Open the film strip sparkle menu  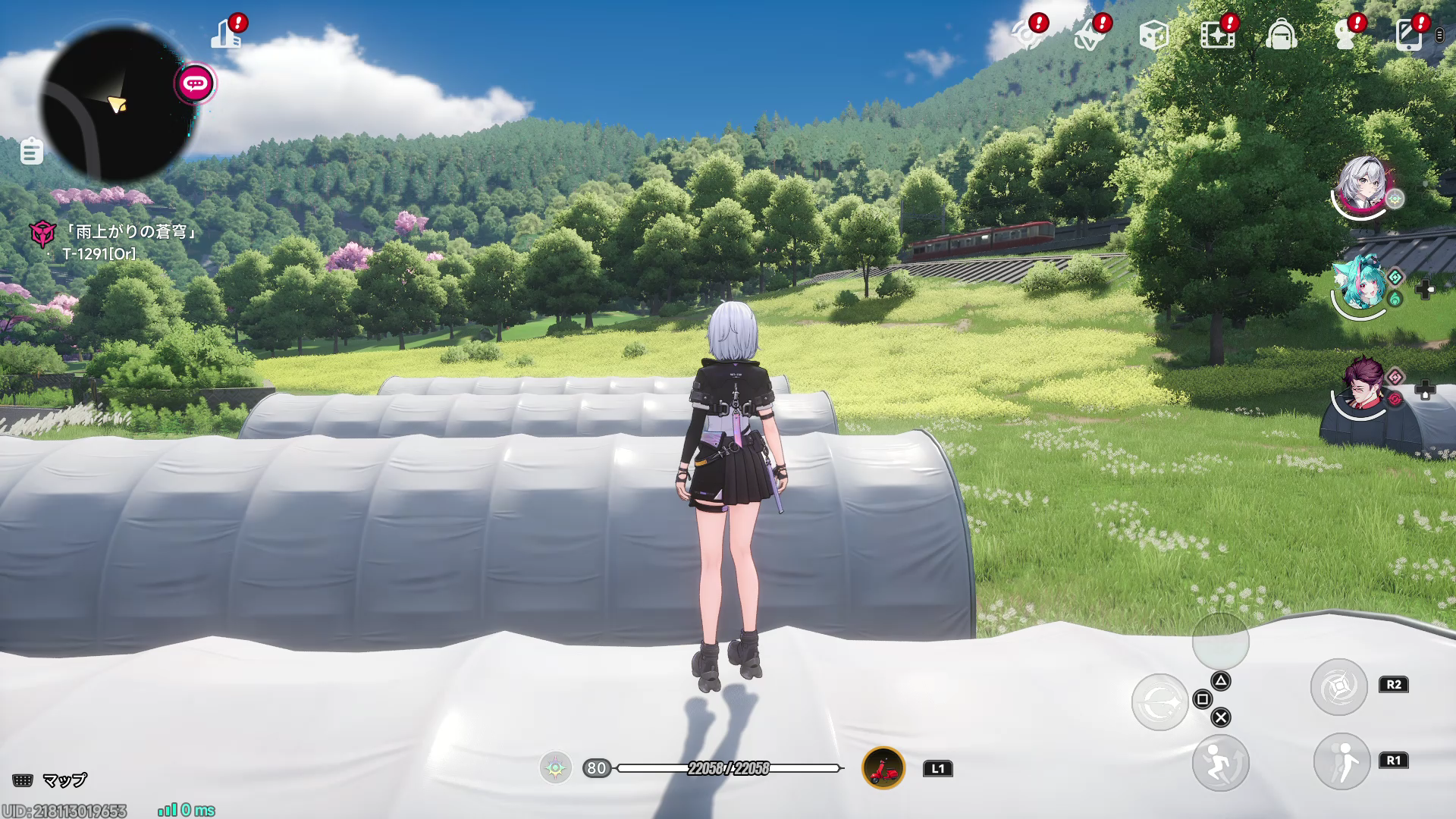click(x=1217, y=35)
